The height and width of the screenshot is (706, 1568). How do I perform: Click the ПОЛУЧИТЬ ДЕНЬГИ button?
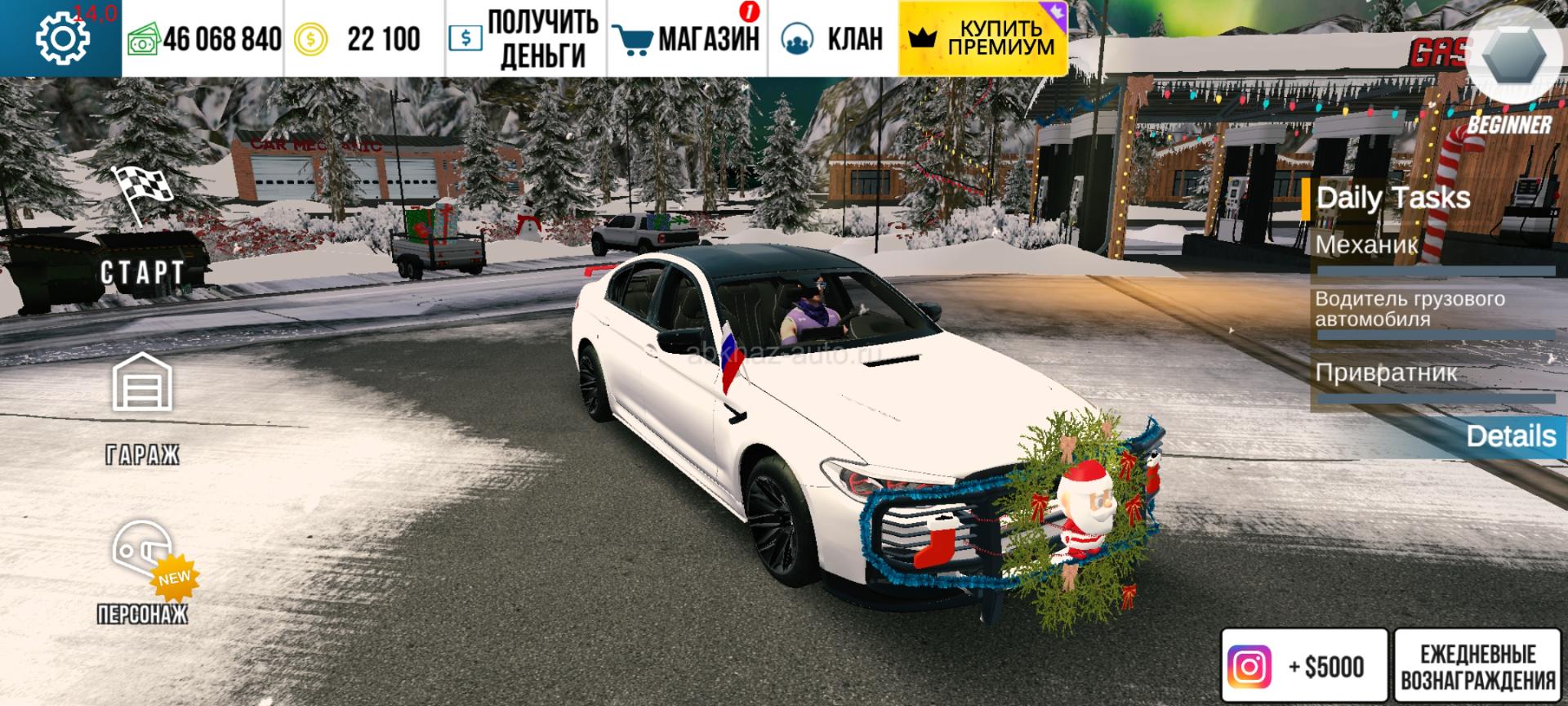pos(525,38)
